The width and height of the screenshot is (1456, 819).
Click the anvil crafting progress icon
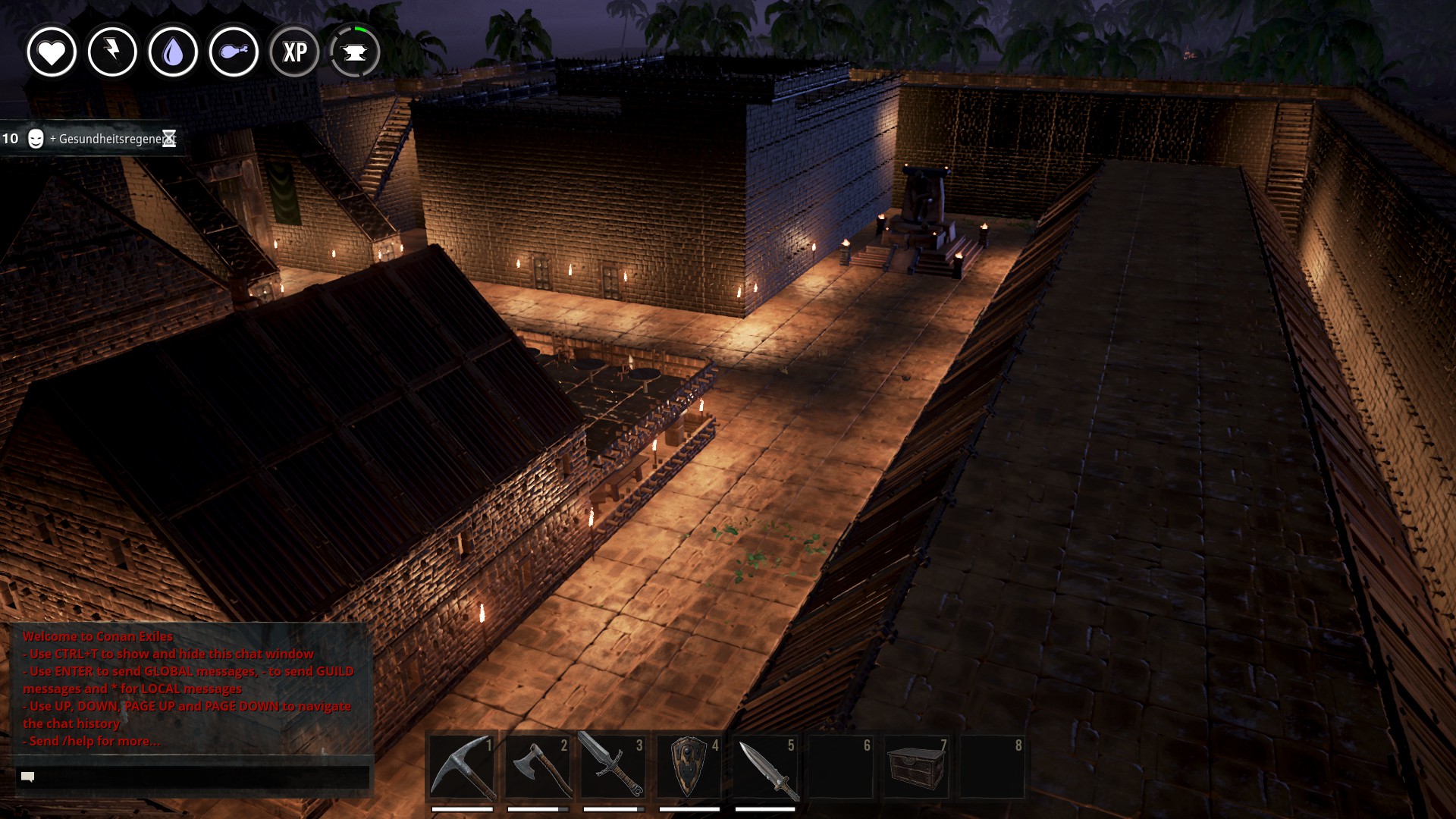pyautogui.click(x=355, y=52)
